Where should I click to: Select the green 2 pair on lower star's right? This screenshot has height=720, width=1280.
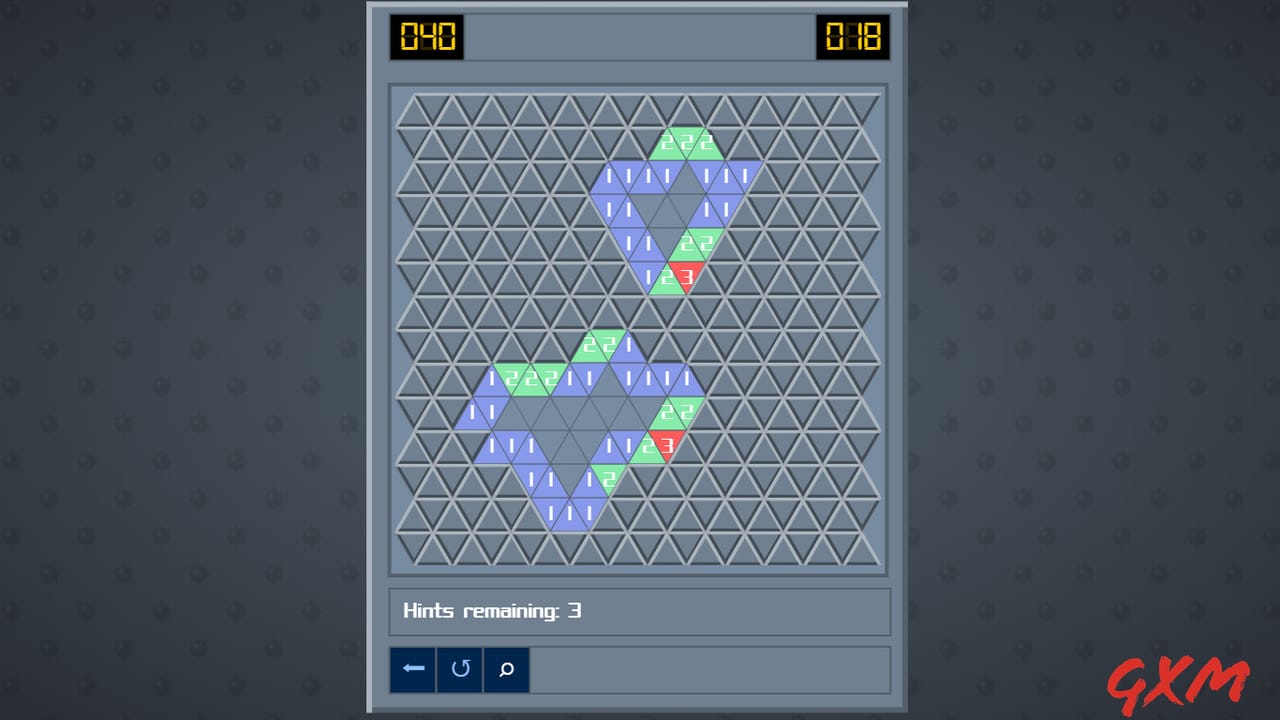tap(675, 410)
